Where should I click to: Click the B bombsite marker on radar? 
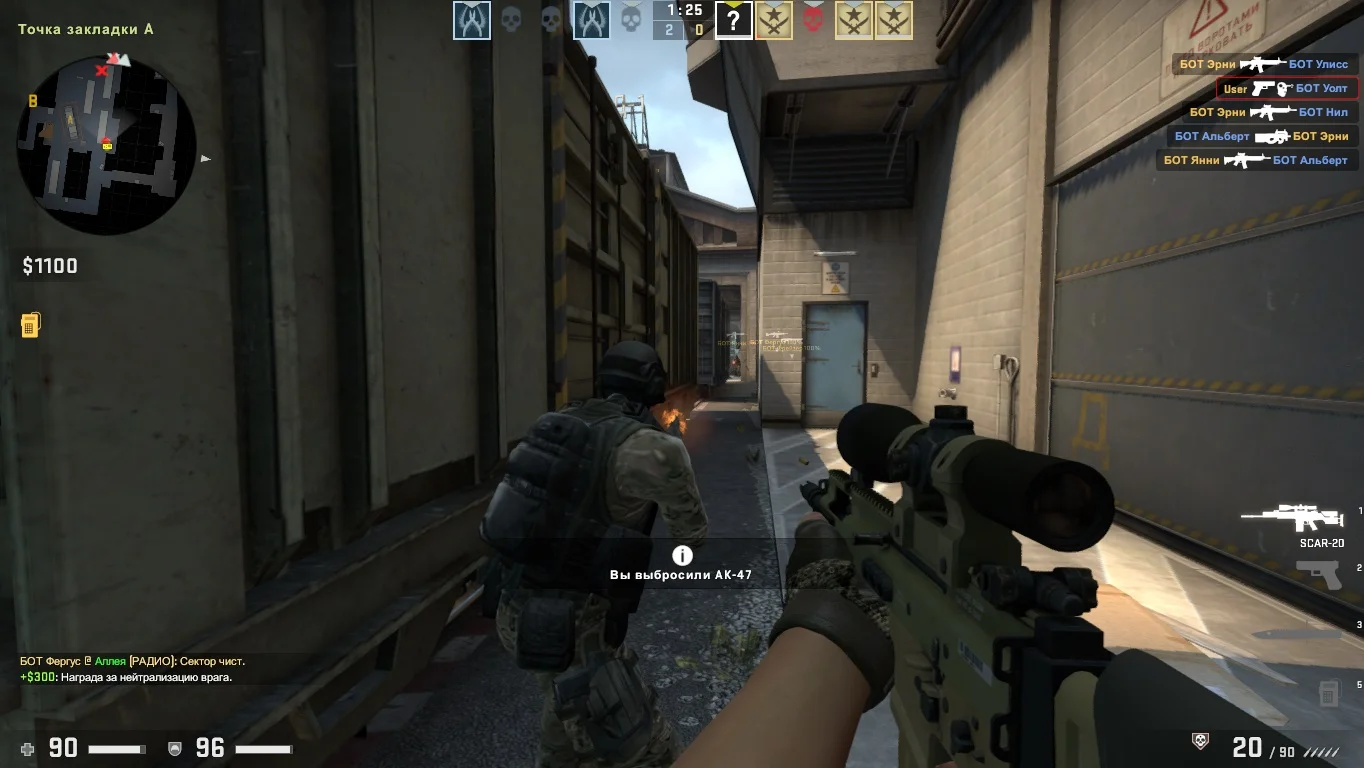(x=33, y=101)
